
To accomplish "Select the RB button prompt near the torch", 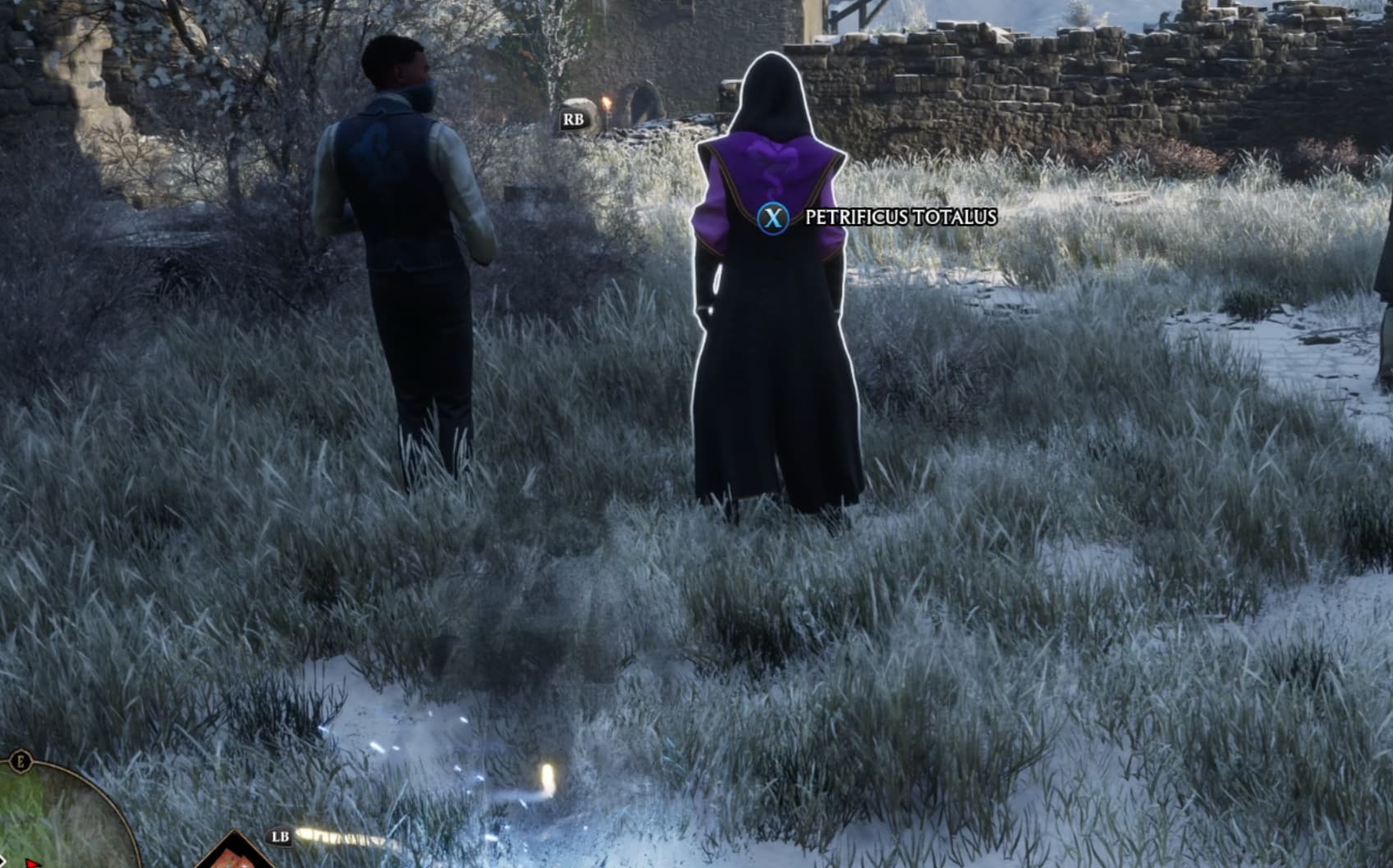I will (575, 120).
